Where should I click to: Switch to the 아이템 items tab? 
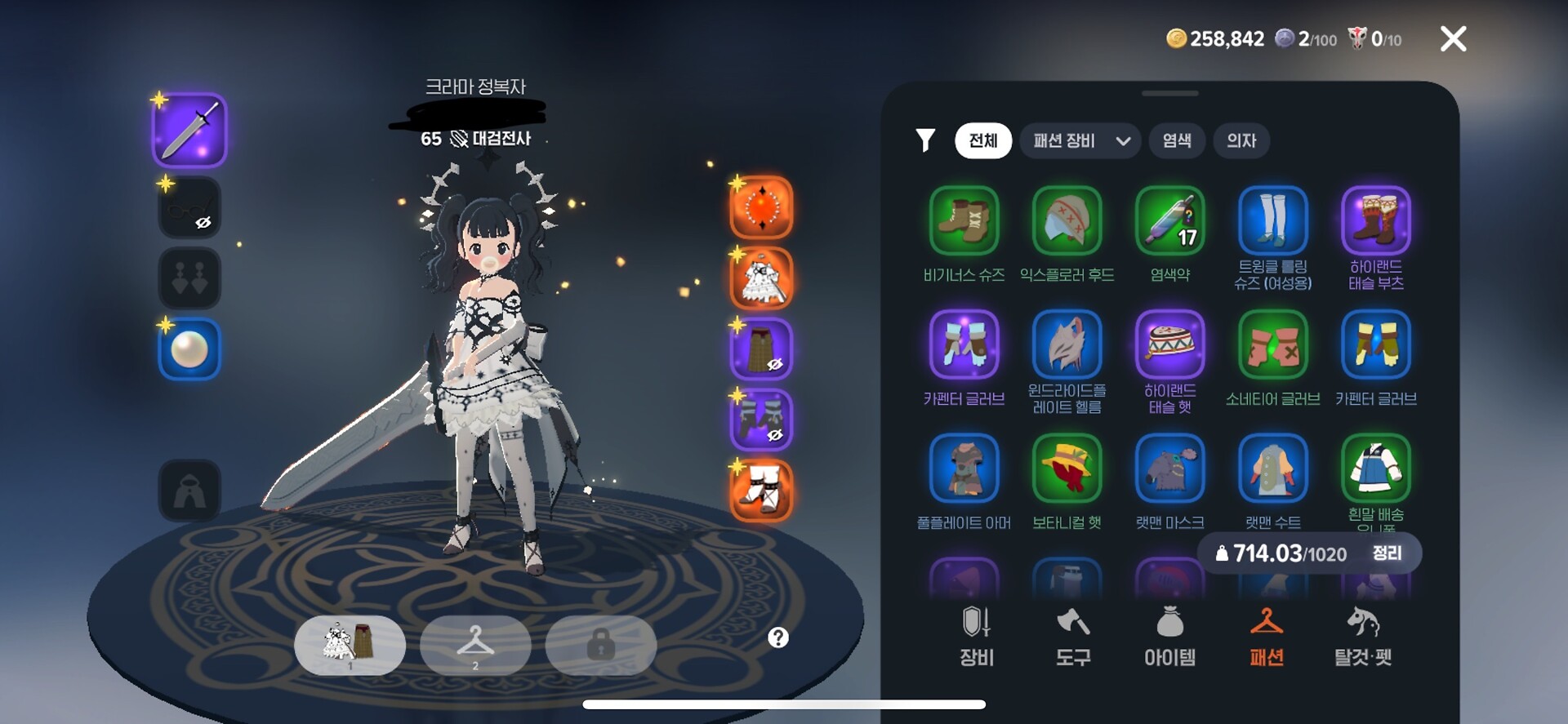(x=1169, y=637)
